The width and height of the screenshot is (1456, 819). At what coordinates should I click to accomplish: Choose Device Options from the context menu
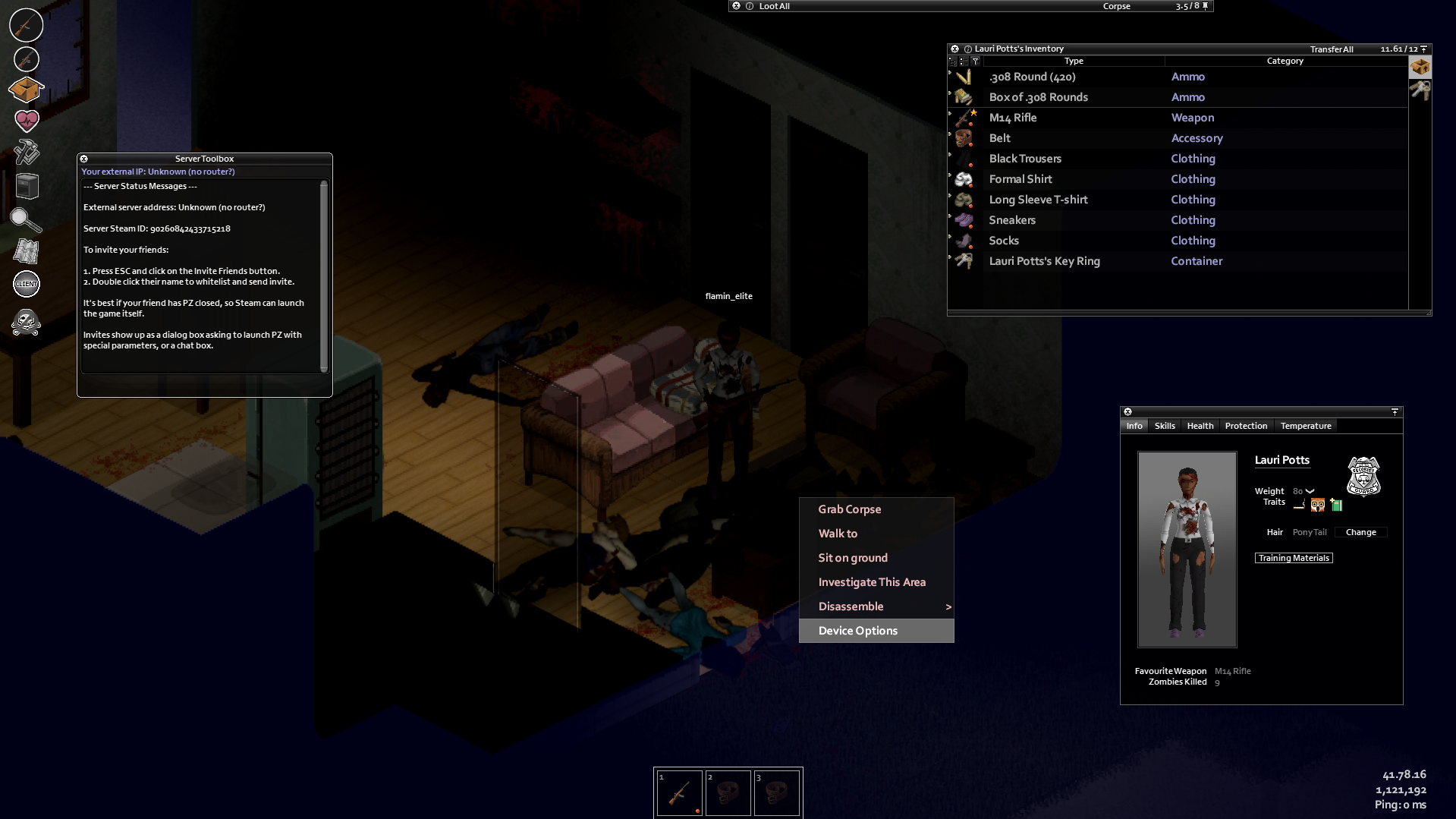click(x=857, y=630)
